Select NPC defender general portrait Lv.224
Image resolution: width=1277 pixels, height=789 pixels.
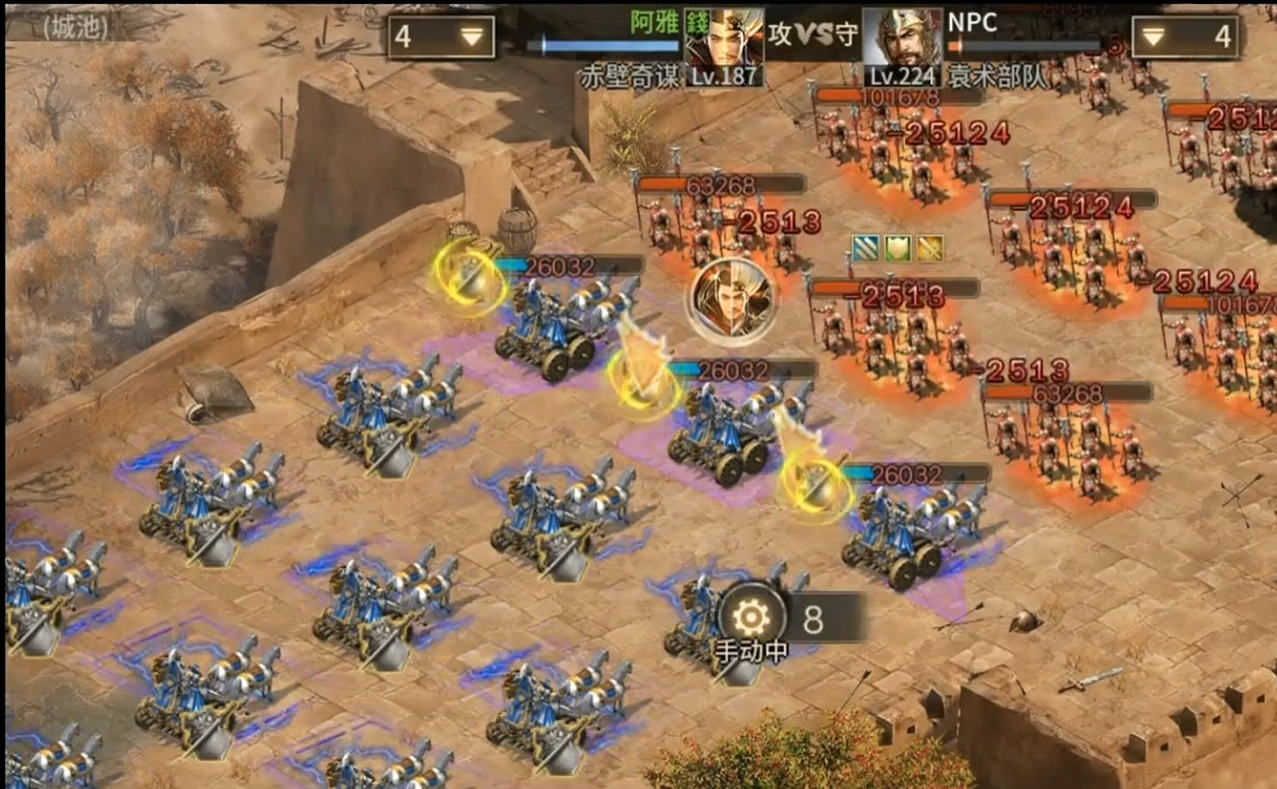pyautogui.click(x=902, y=45)
